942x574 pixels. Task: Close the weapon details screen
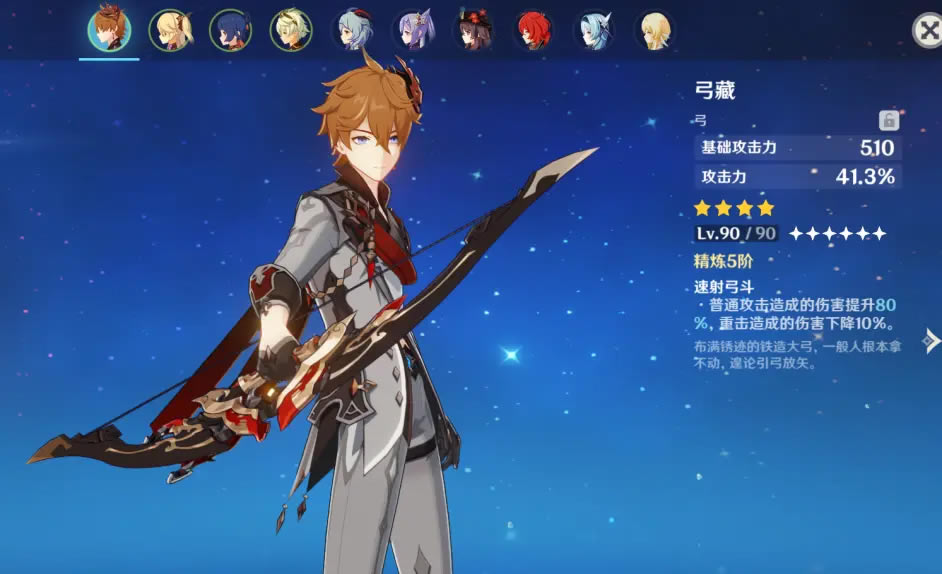[x=926, y=30]
